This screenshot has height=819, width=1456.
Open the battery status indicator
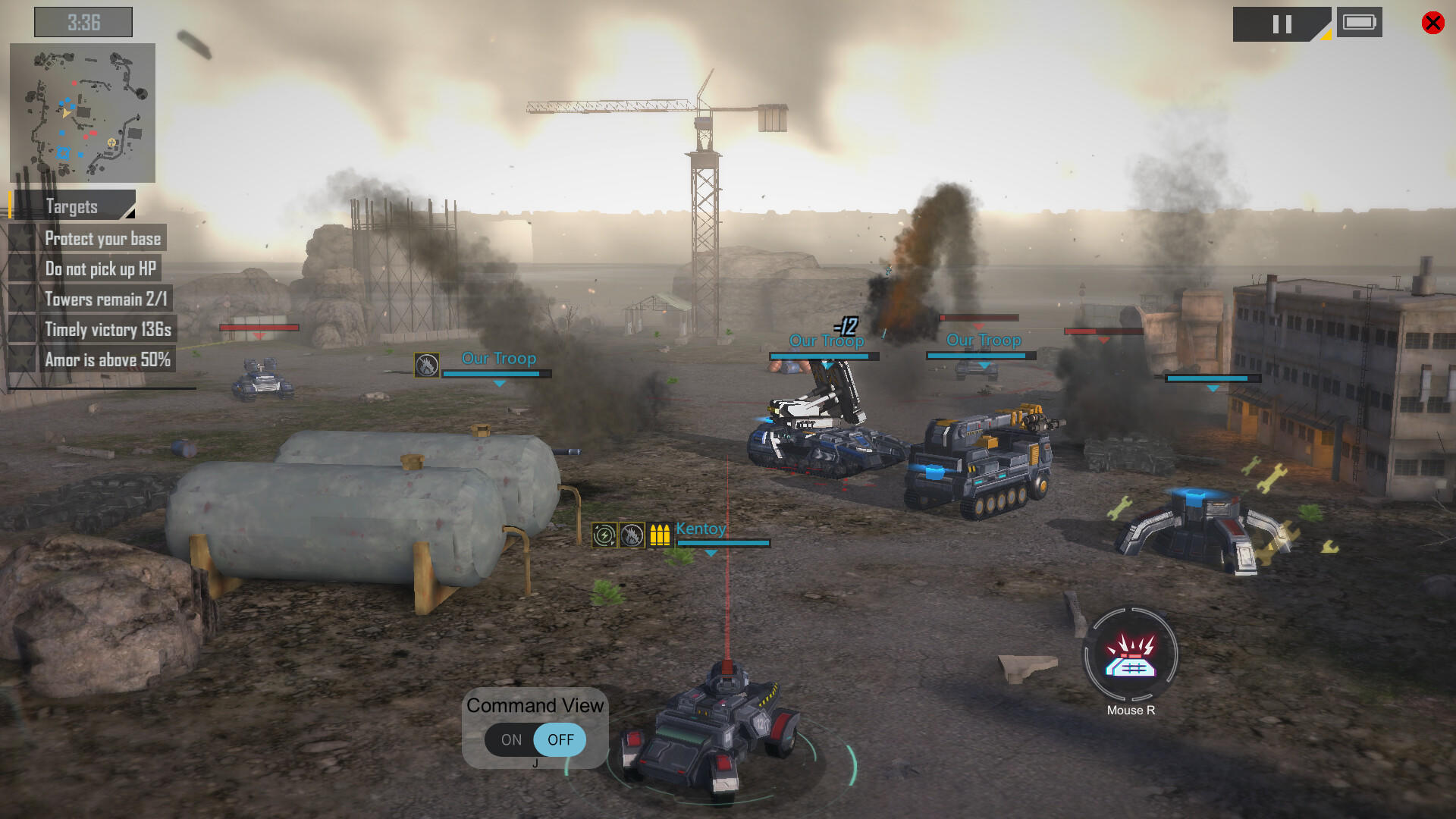(1360, 23)
